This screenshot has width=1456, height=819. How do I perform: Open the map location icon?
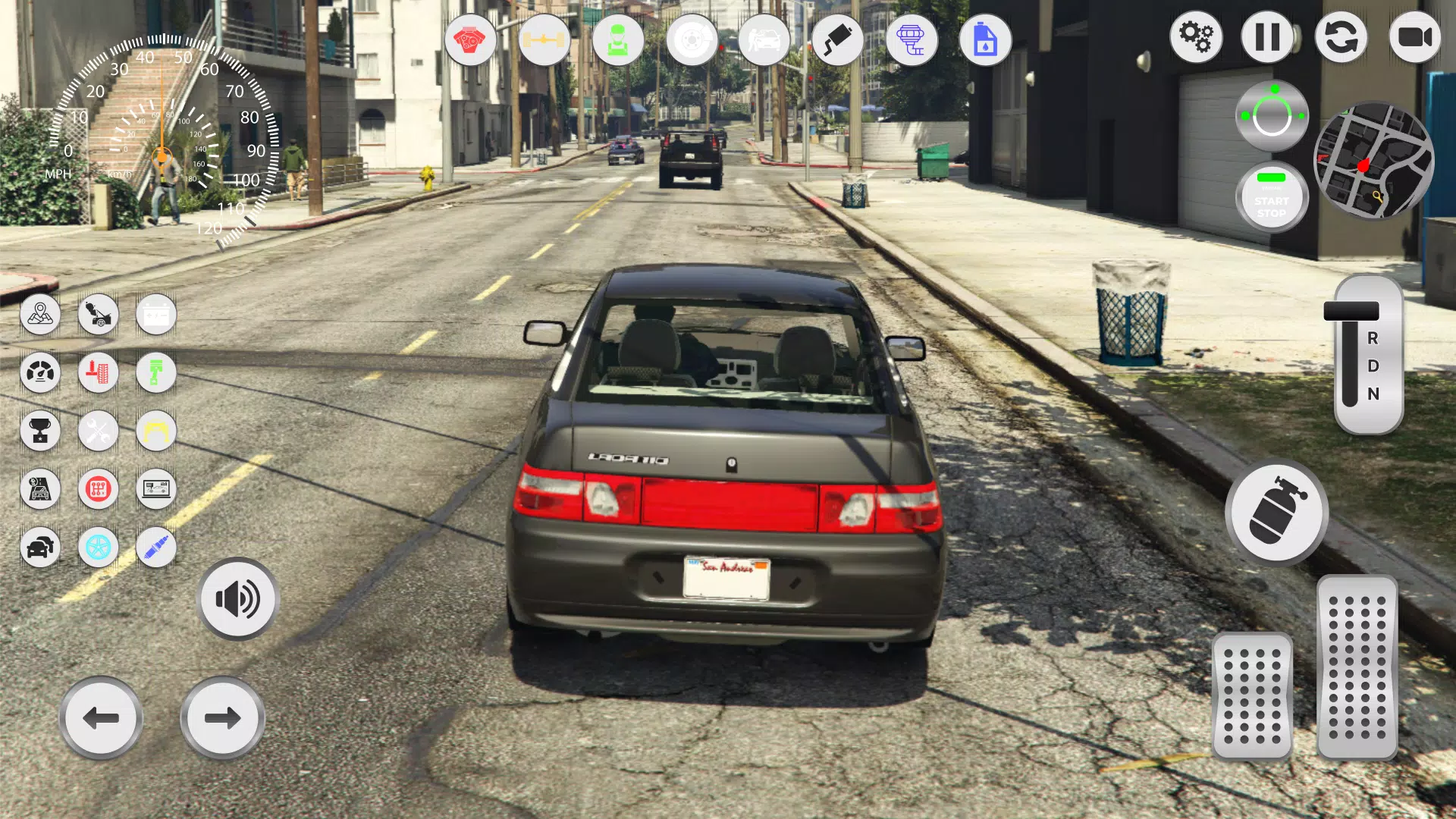click(41, 315)
